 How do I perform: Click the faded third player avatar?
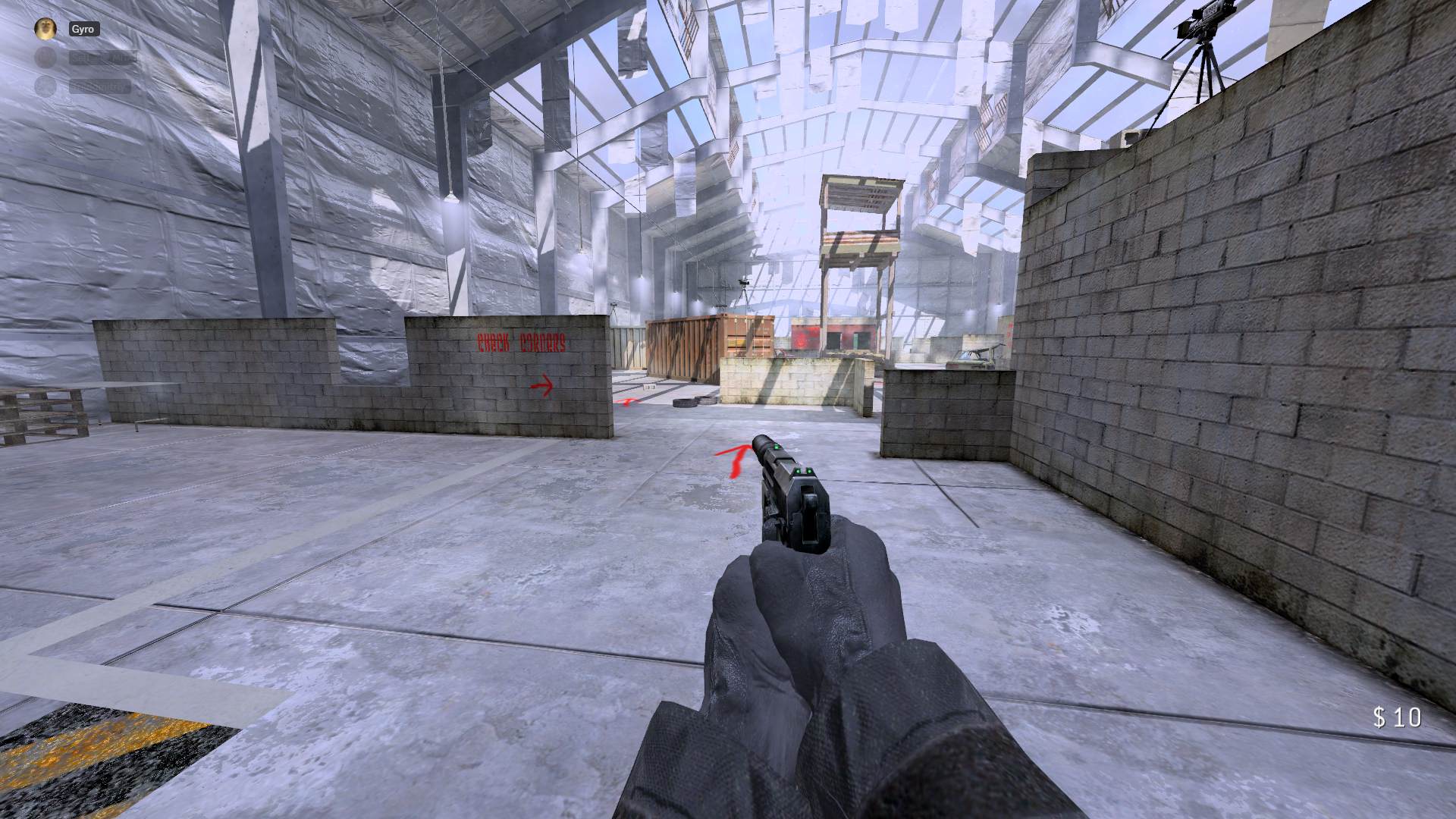pos(44,85)
